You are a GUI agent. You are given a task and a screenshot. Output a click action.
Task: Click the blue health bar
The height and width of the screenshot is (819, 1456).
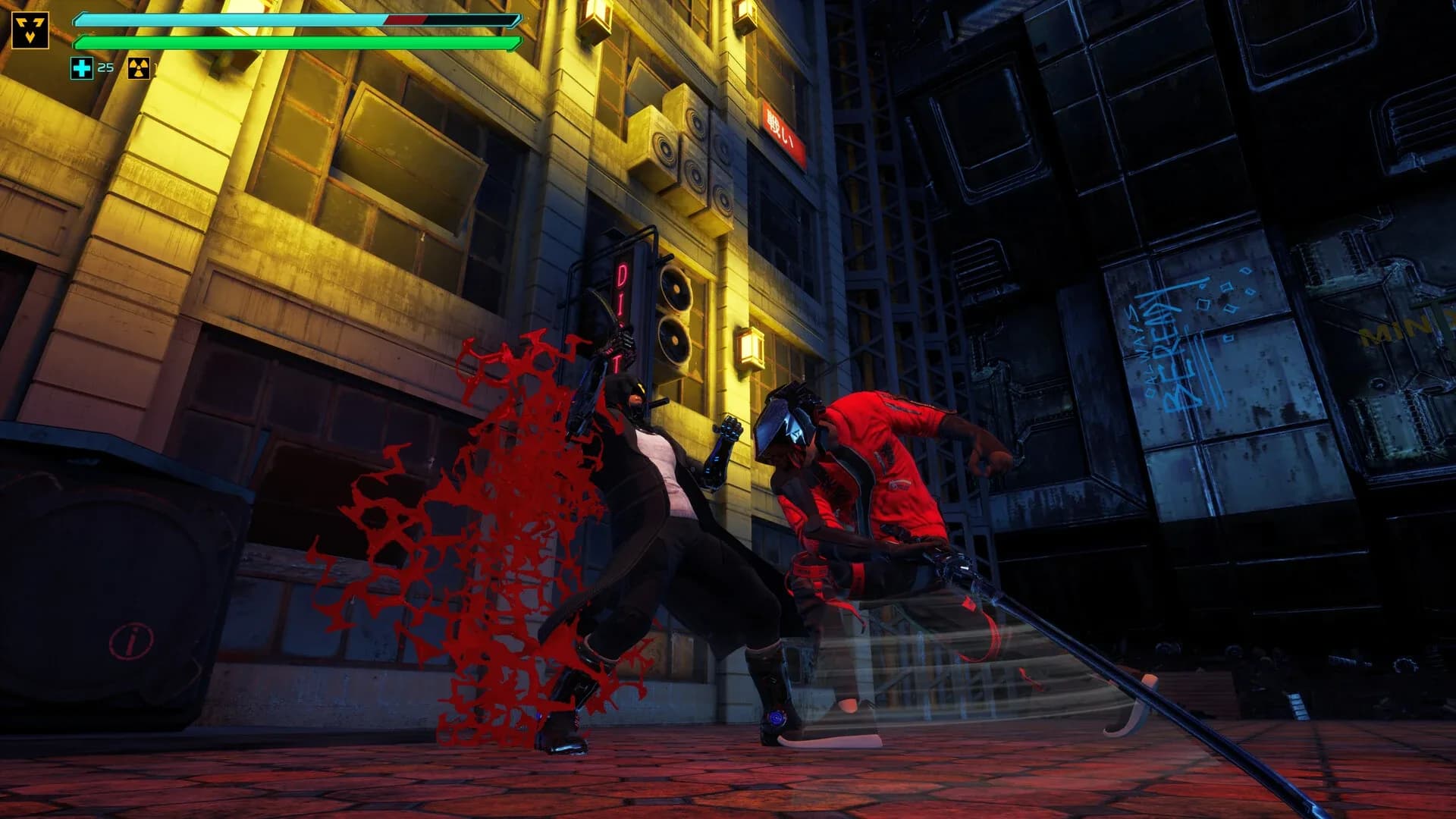pos(296,19)
